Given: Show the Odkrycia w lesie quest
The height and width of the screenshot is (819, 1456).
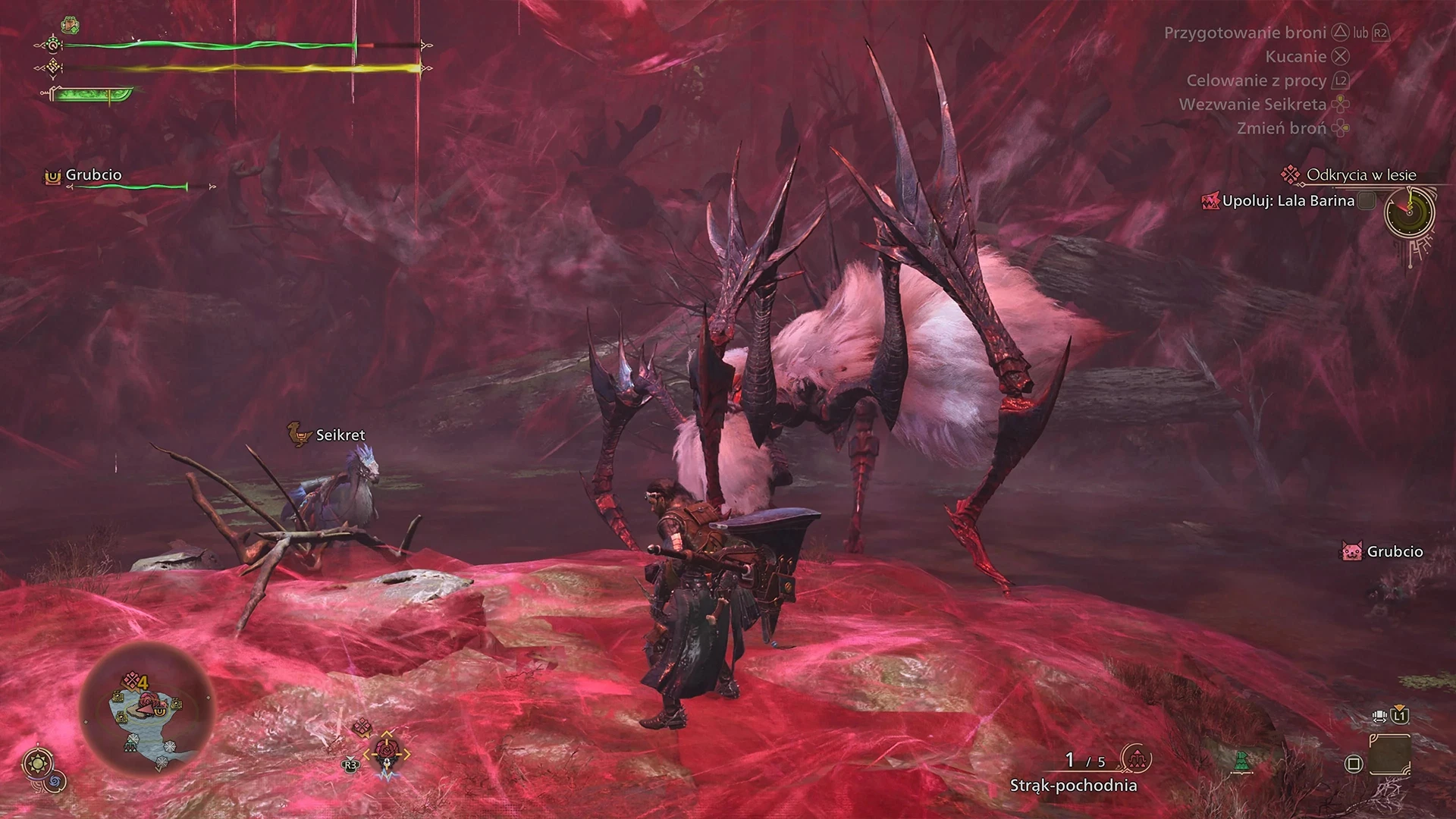Looking at the screenshot, I should point(1360,175).
